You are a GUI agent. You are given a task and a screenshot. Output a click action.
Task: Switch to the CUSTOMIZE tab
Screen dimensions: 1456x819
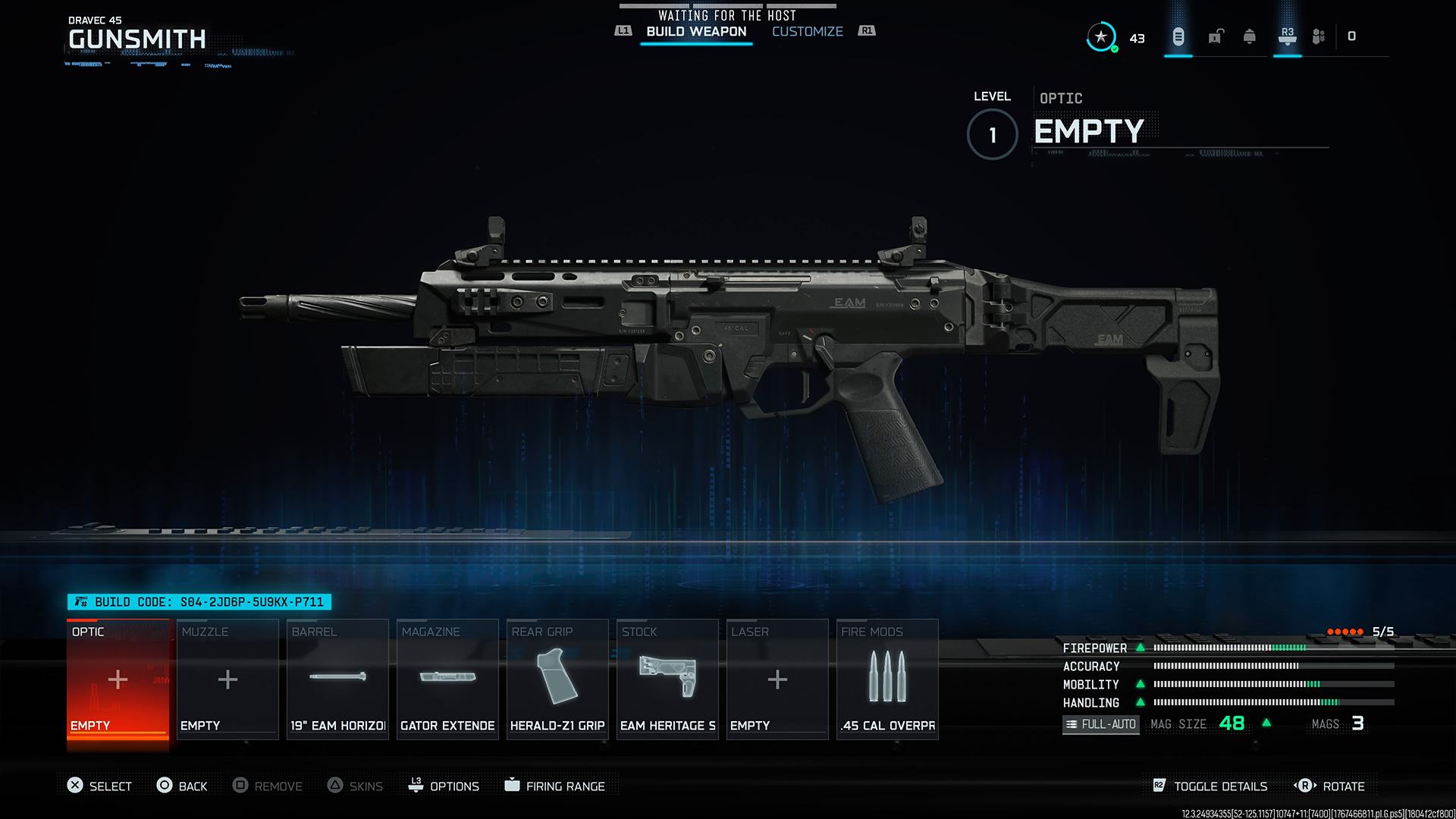807,31
